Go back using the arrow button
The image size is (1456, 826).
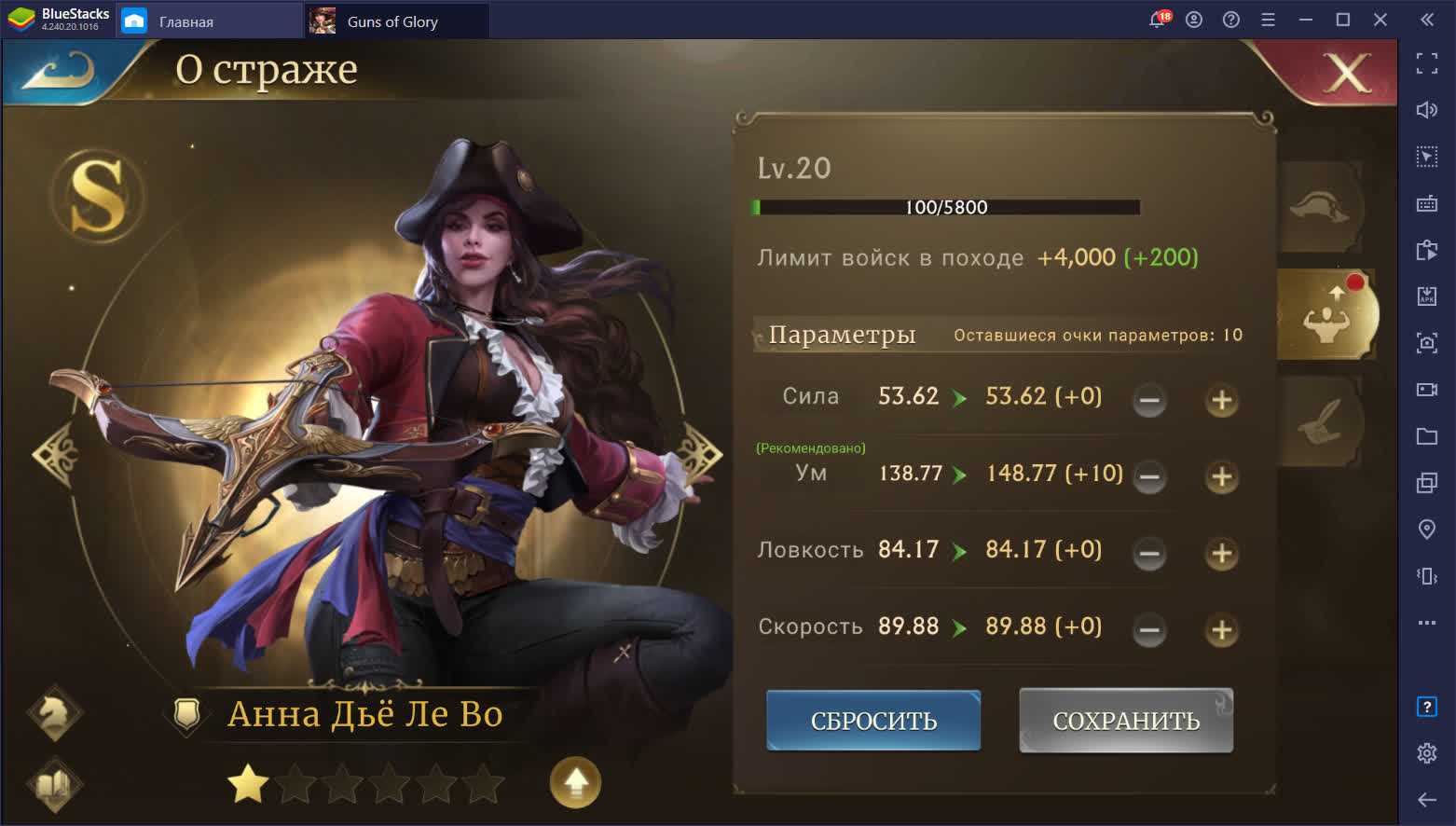pyautogui.click(x=58, y=71)
